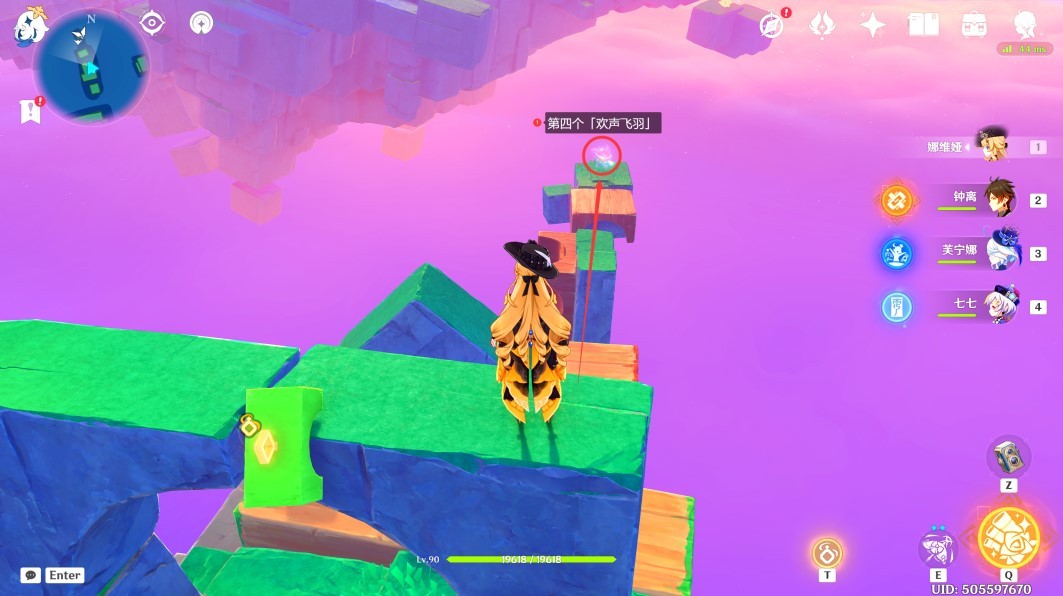The image size is (1063, 596).
Task: Open the compass events icon
Action: pyautogui.click(x=771, y=26)
